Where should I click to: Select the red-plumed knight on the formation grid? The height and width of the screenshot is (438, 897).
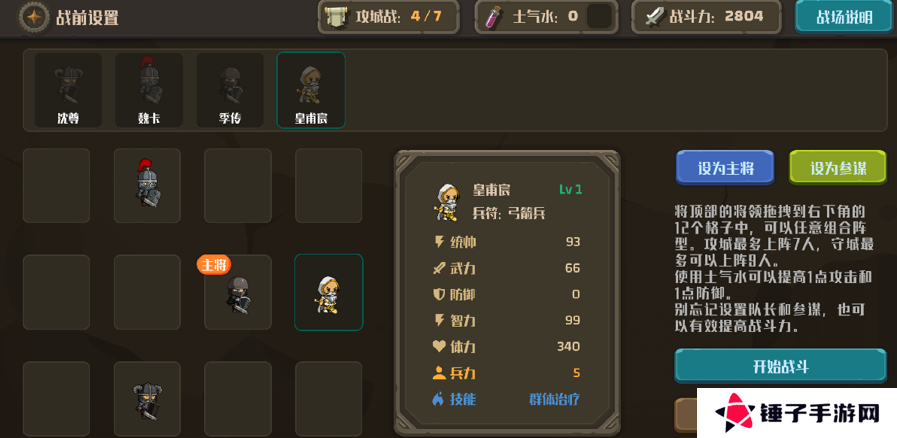[147, 185]
